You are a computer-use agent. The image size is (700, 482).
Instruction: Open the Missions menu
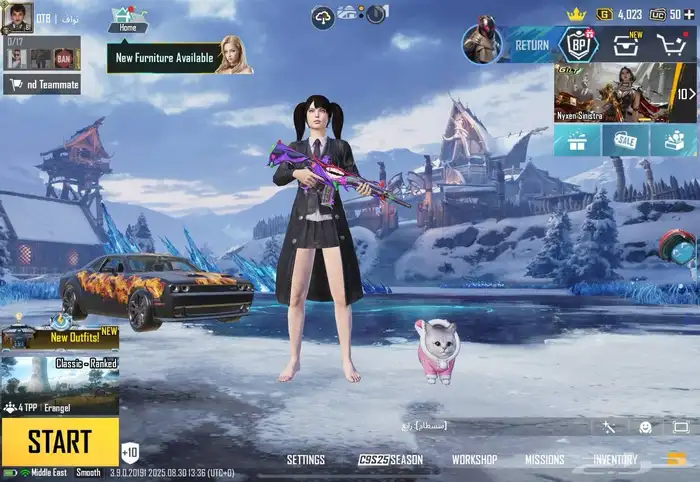[545, 460]
